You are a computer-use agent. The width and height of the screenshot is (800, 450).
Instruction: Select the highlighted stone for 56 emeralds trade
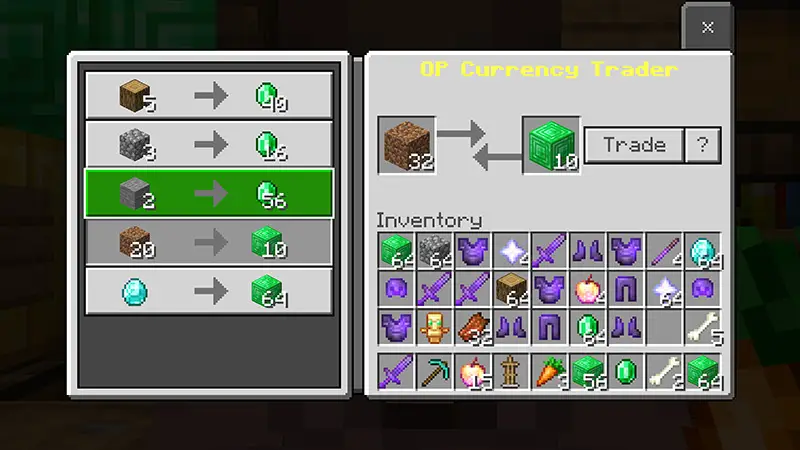[208, 193]
